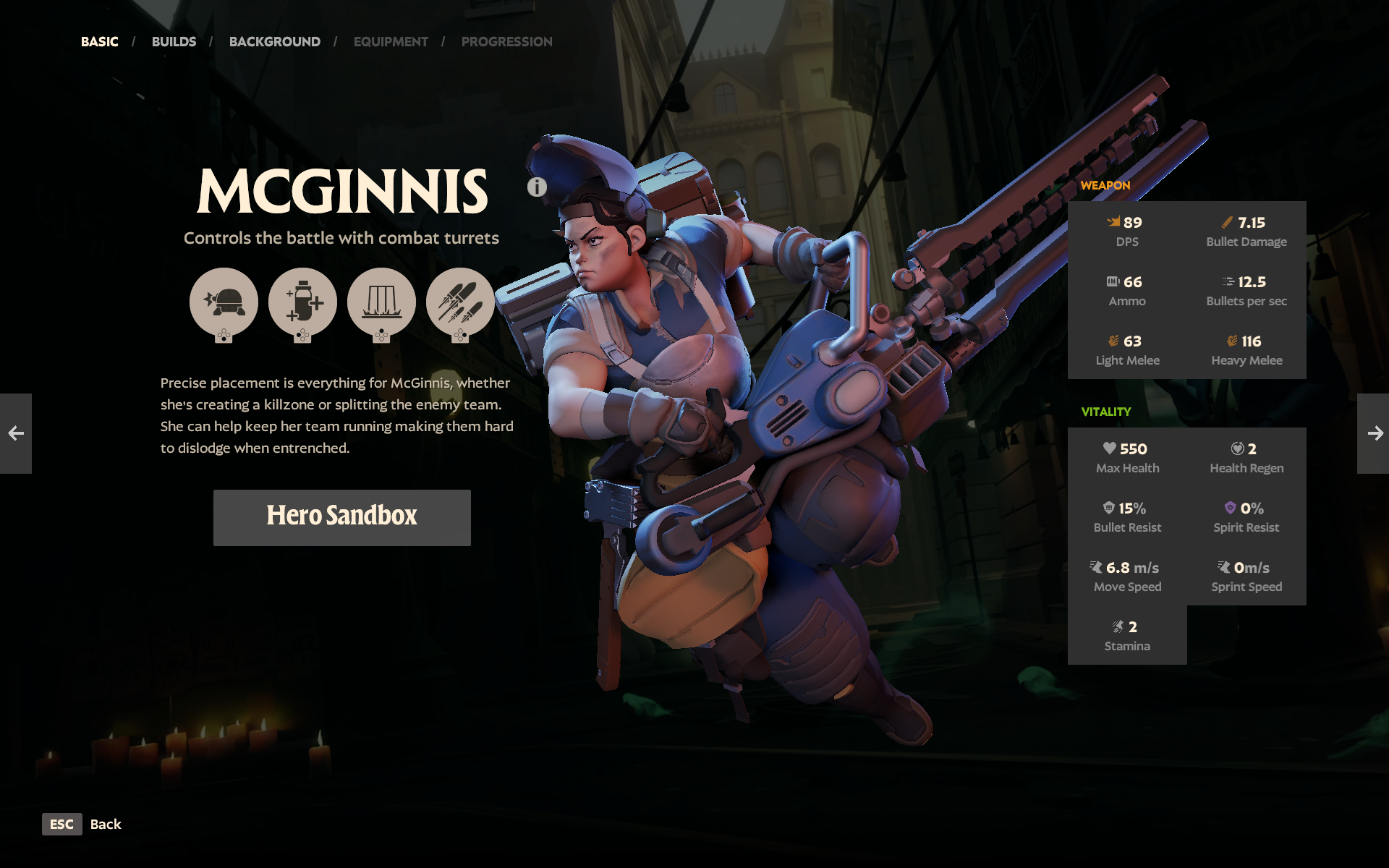Click the DPS crossed-guns icon
The image size is (1389, 868).
point(1112,222)
